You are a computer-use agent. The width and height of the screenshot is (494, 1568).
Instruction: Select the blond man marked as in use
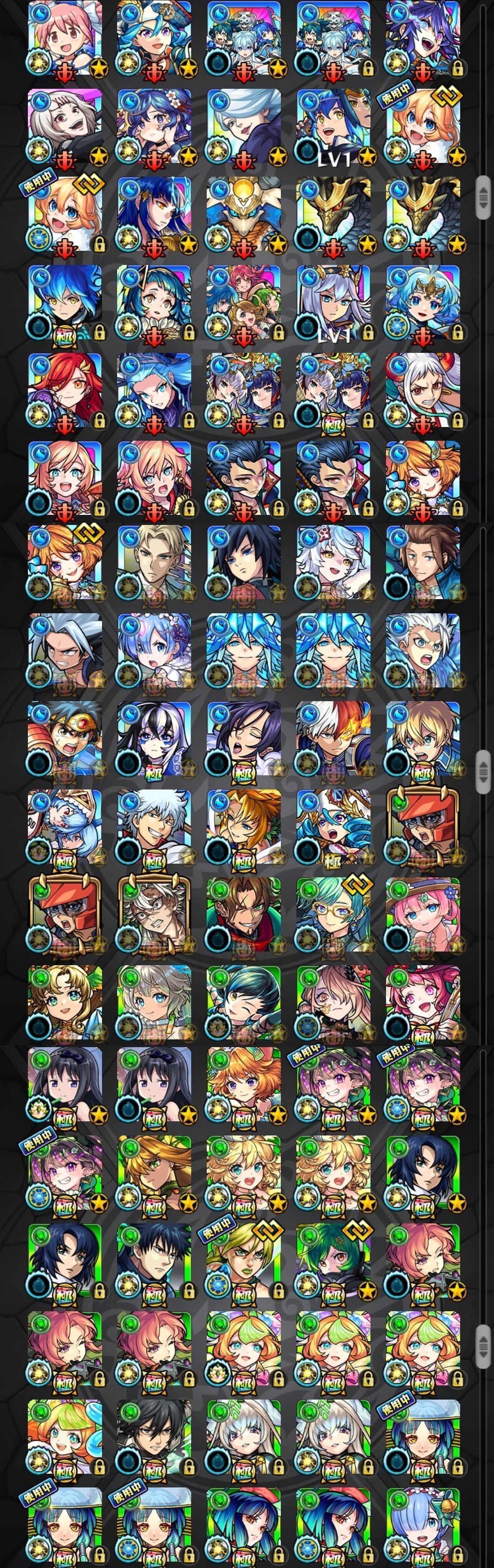(244, 1261)
